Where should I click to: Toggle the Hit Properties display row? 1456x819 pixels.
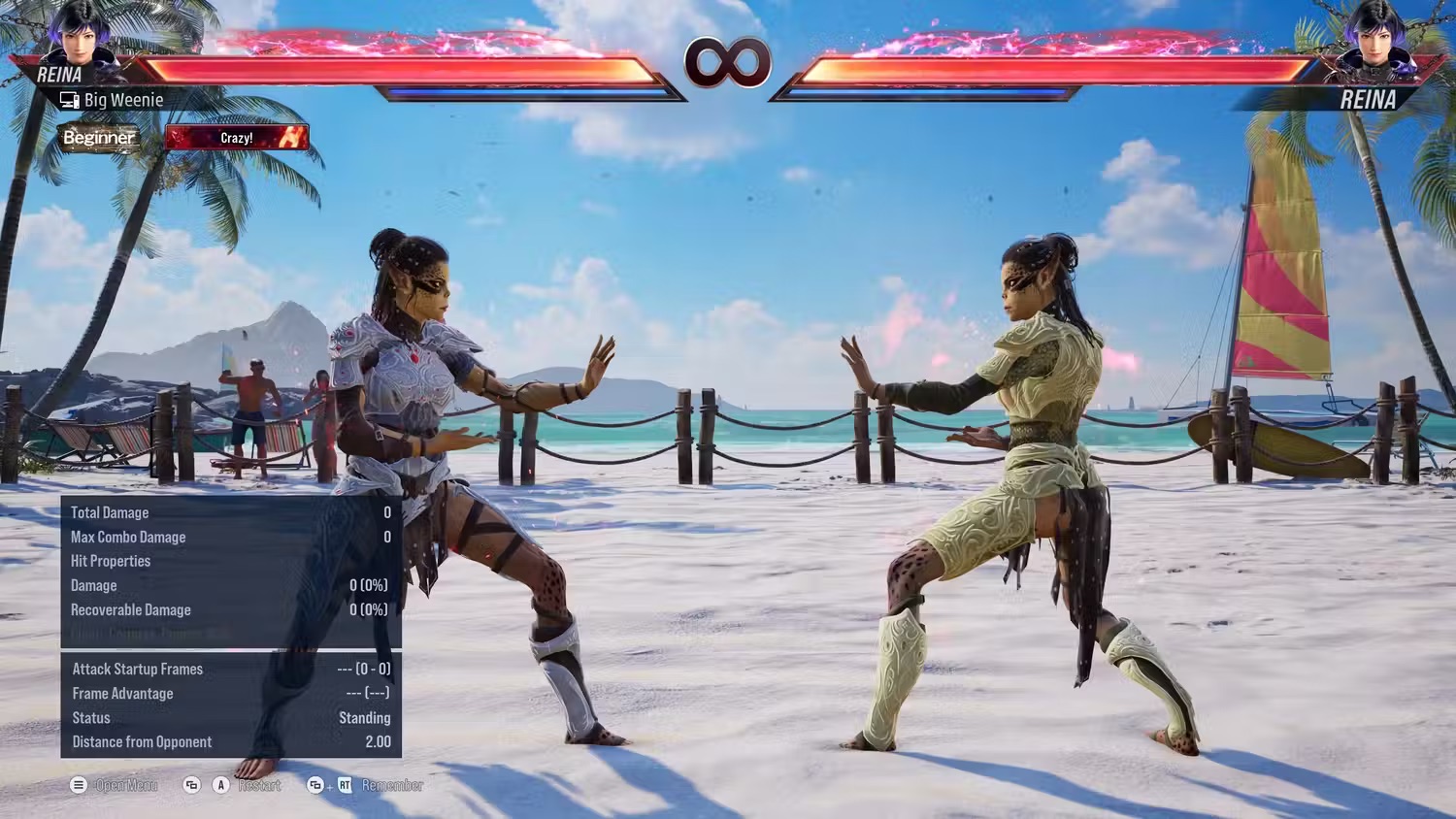112,561
